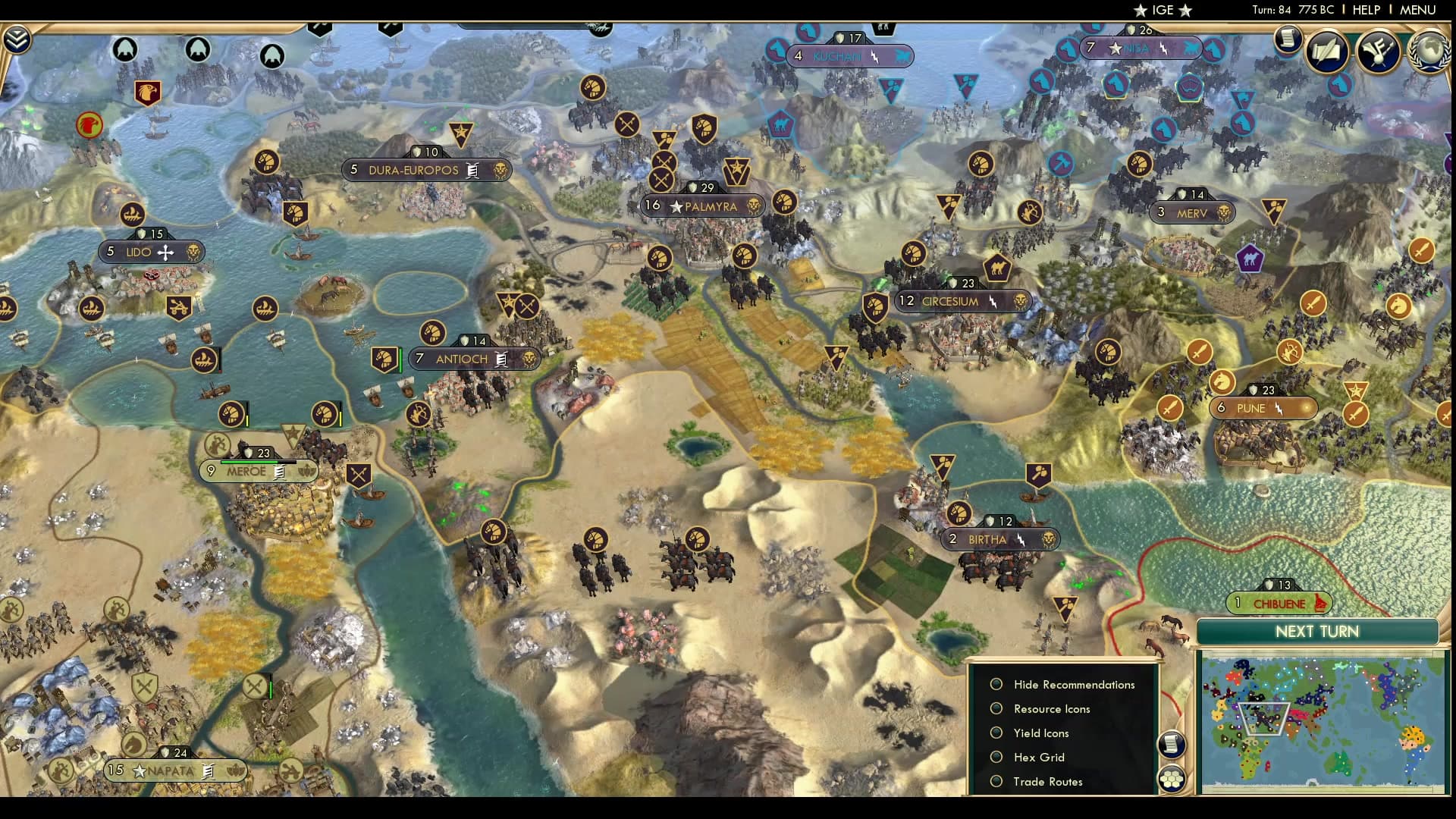Open the notifications log scroll icon
Screen dimensions: 1456x819
point(1288,39)
